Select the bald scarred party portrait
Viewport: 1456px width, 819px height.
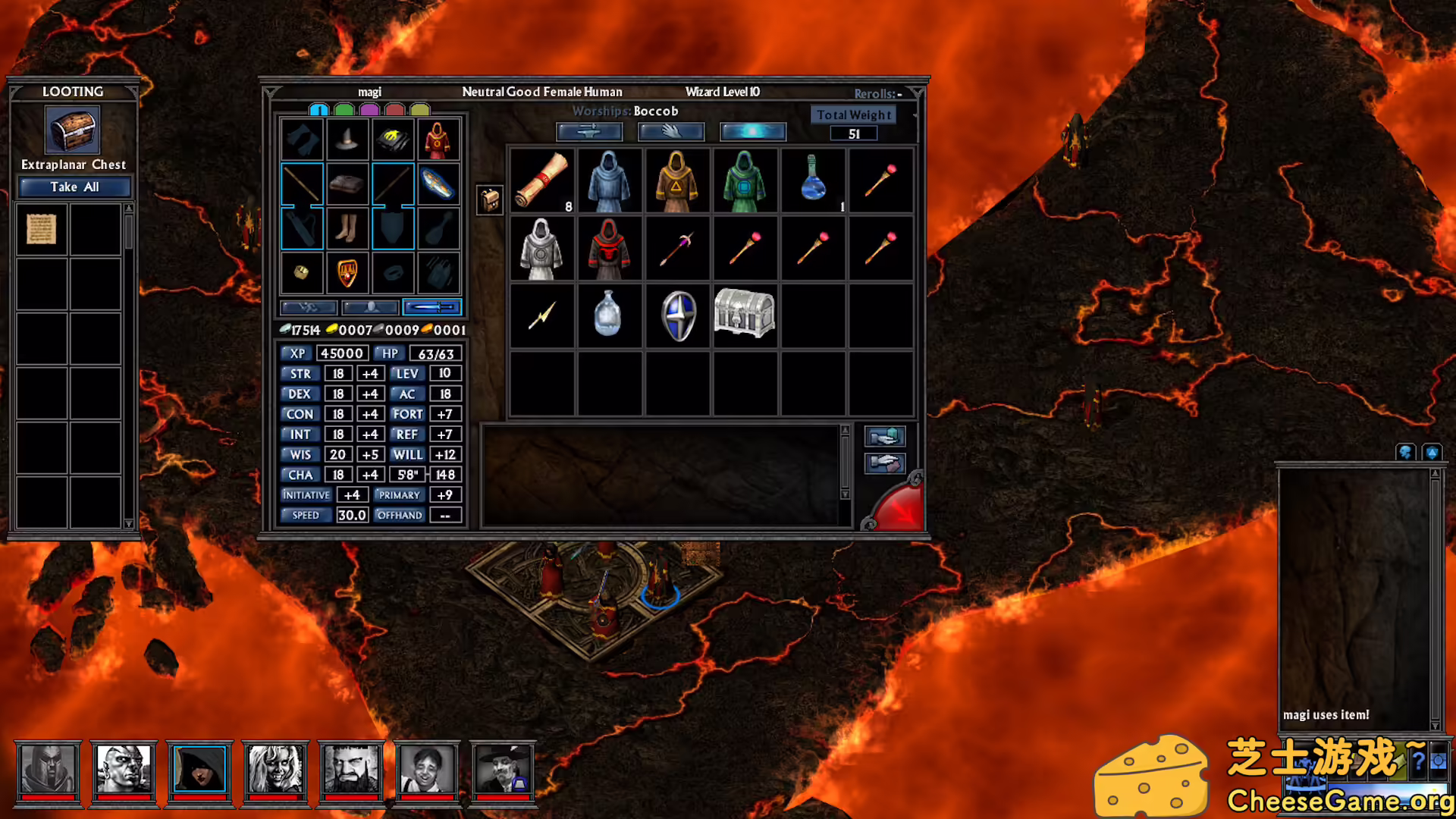click(x=124, y=769)
